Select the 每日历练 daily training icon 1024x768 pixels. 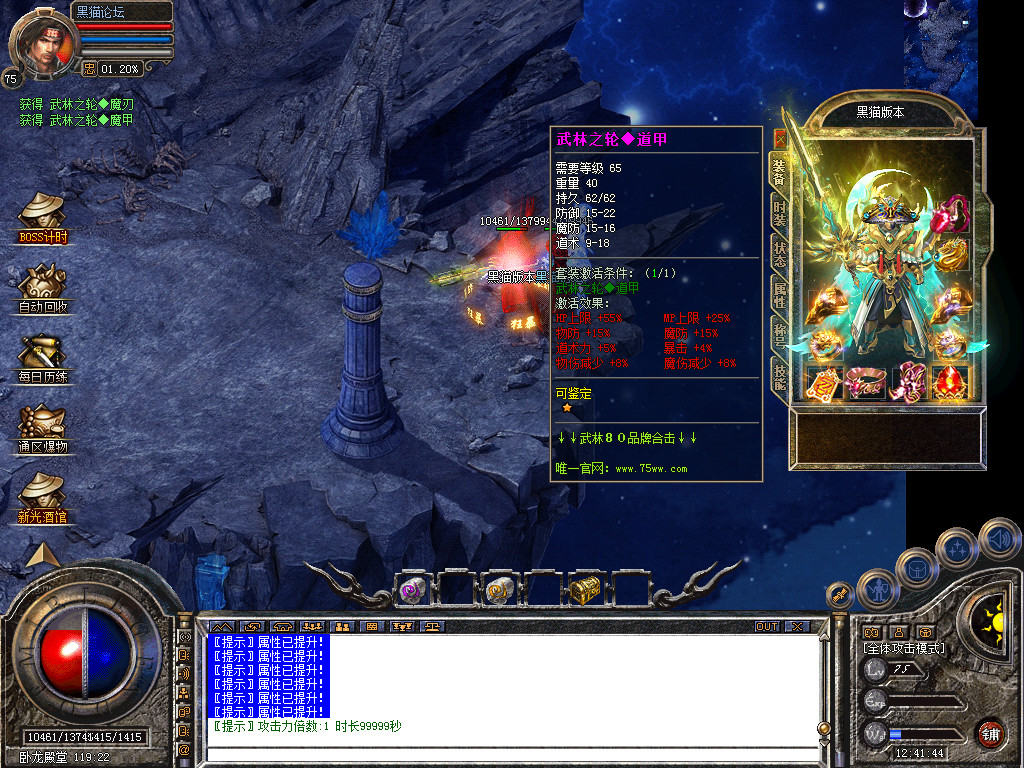click(x=43, y=356)
